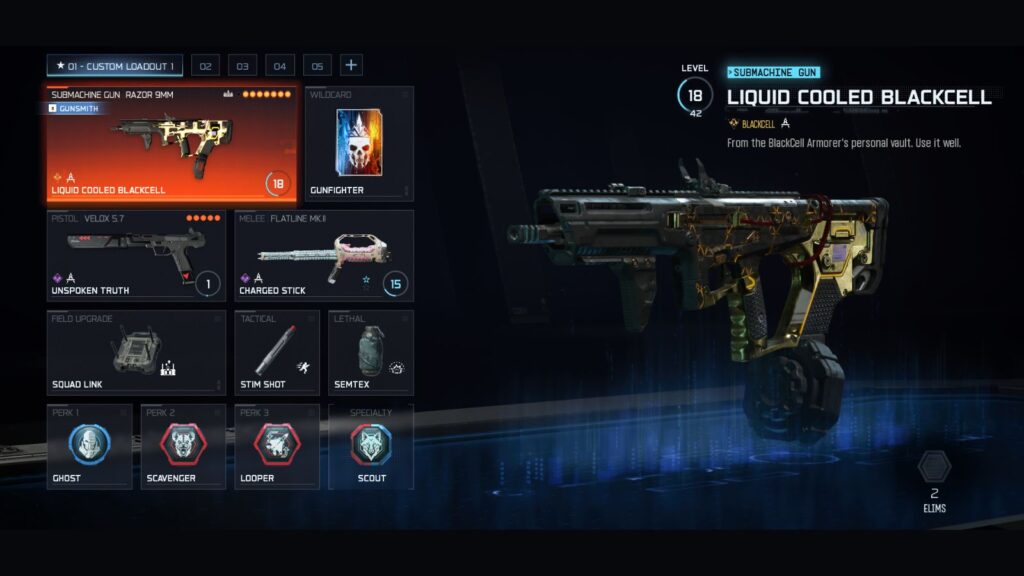Switch to loadout tab 04

(279, 66)
